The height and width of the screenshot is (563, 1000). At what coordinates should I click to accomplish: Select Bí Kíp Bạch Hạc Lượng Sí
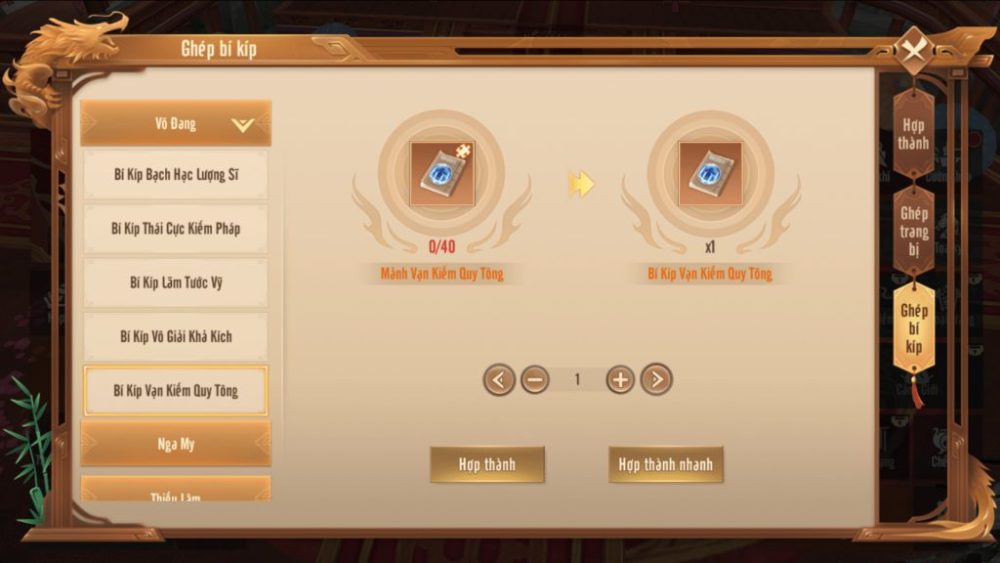pyautogui.click(x=176, y=176)
